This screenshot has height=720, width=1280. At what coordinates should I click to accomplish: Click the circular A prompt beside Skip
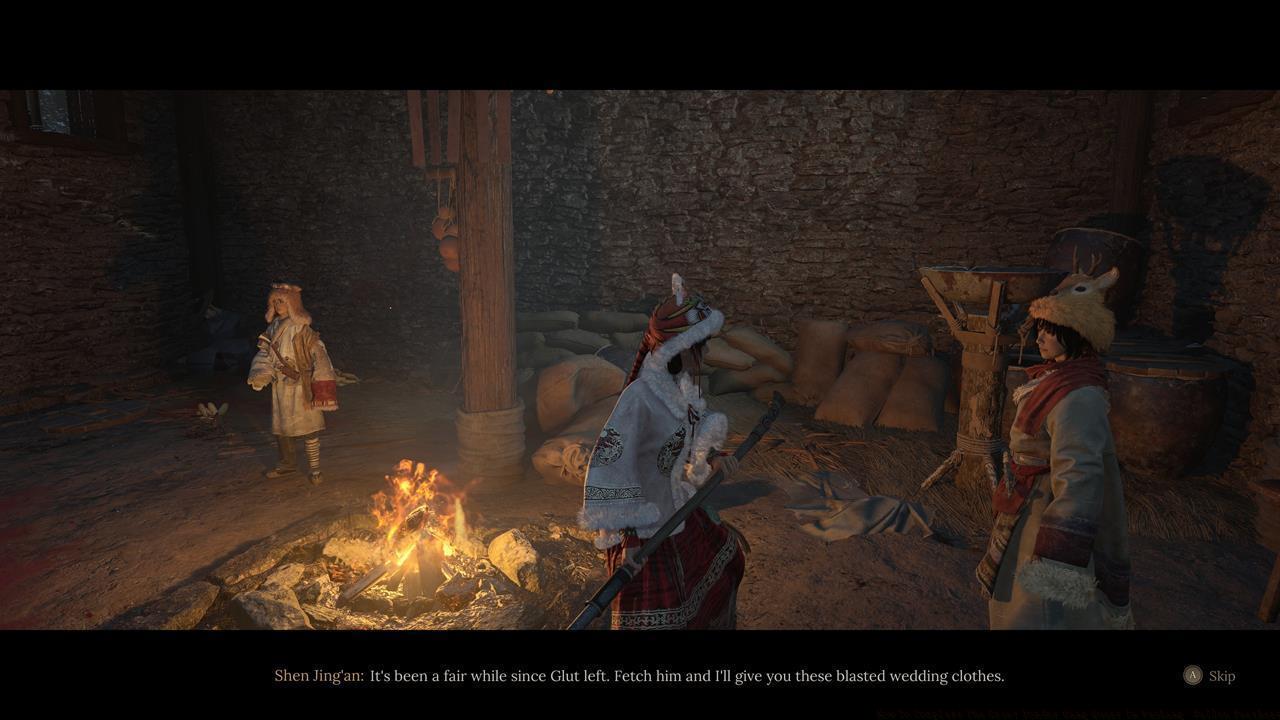click(x=1193, y=676)
